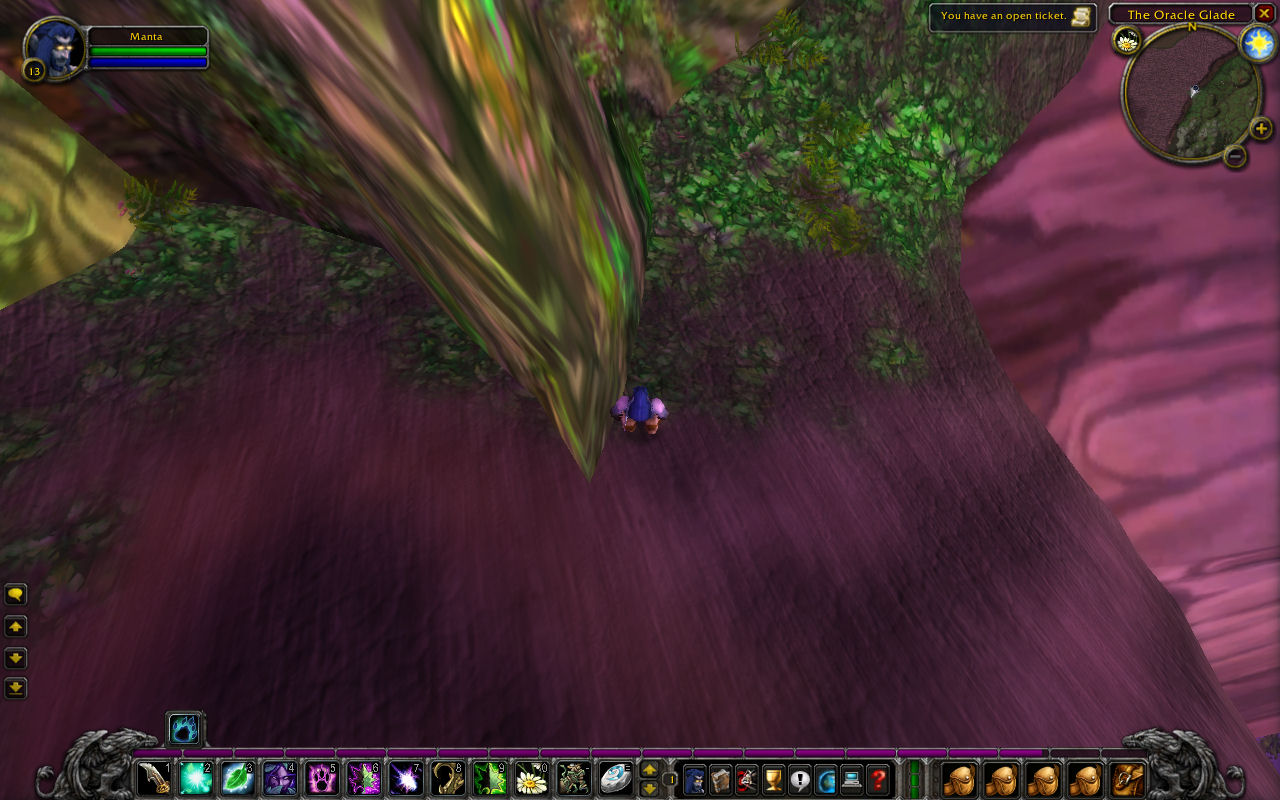The image size is (1280, 800).
Task: Click the Manta player portrait
Action: coord(56,49)
